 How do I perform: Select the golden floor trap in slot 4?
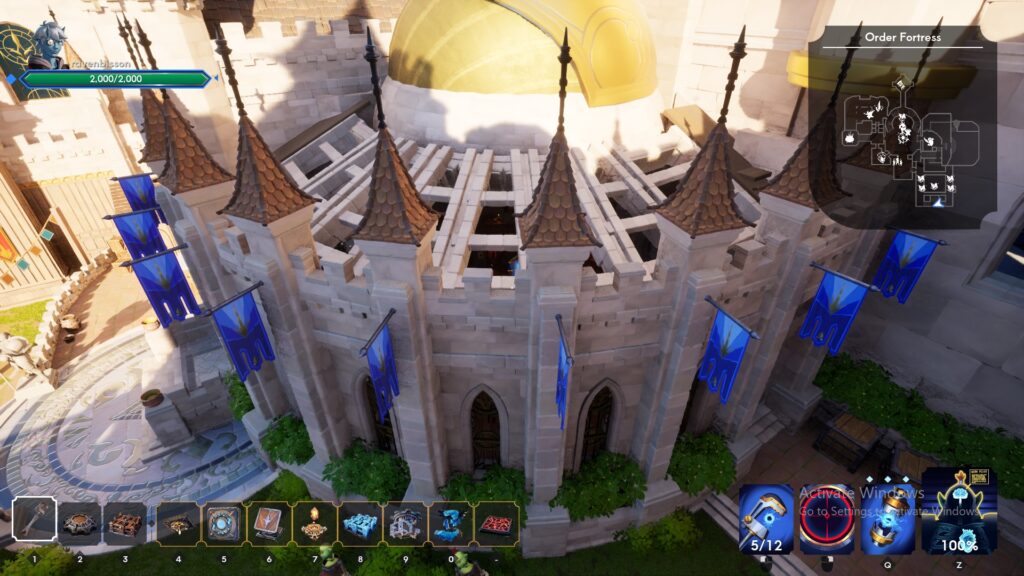178,523
